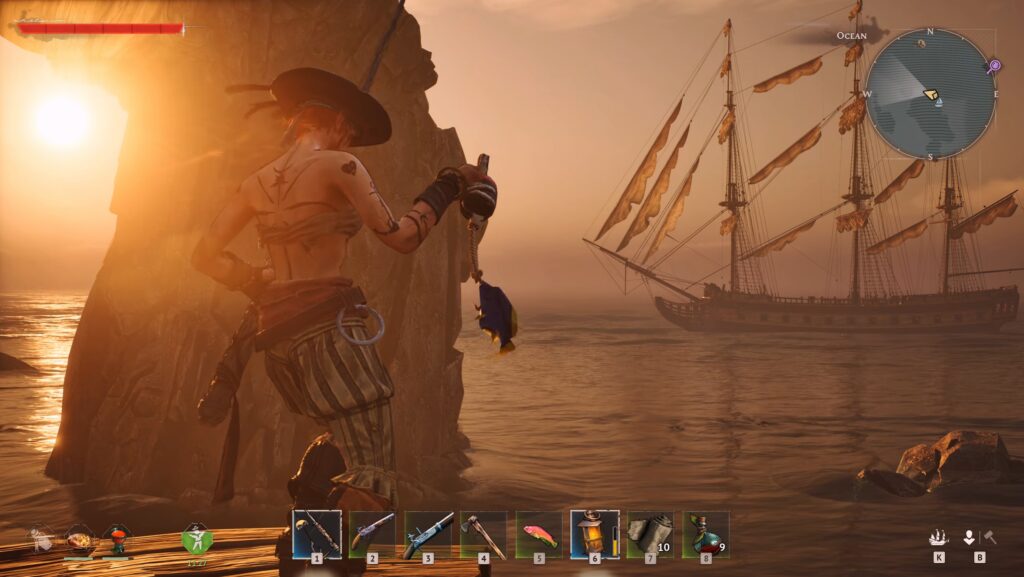Open the circular ocean minimap

[930, 94]
